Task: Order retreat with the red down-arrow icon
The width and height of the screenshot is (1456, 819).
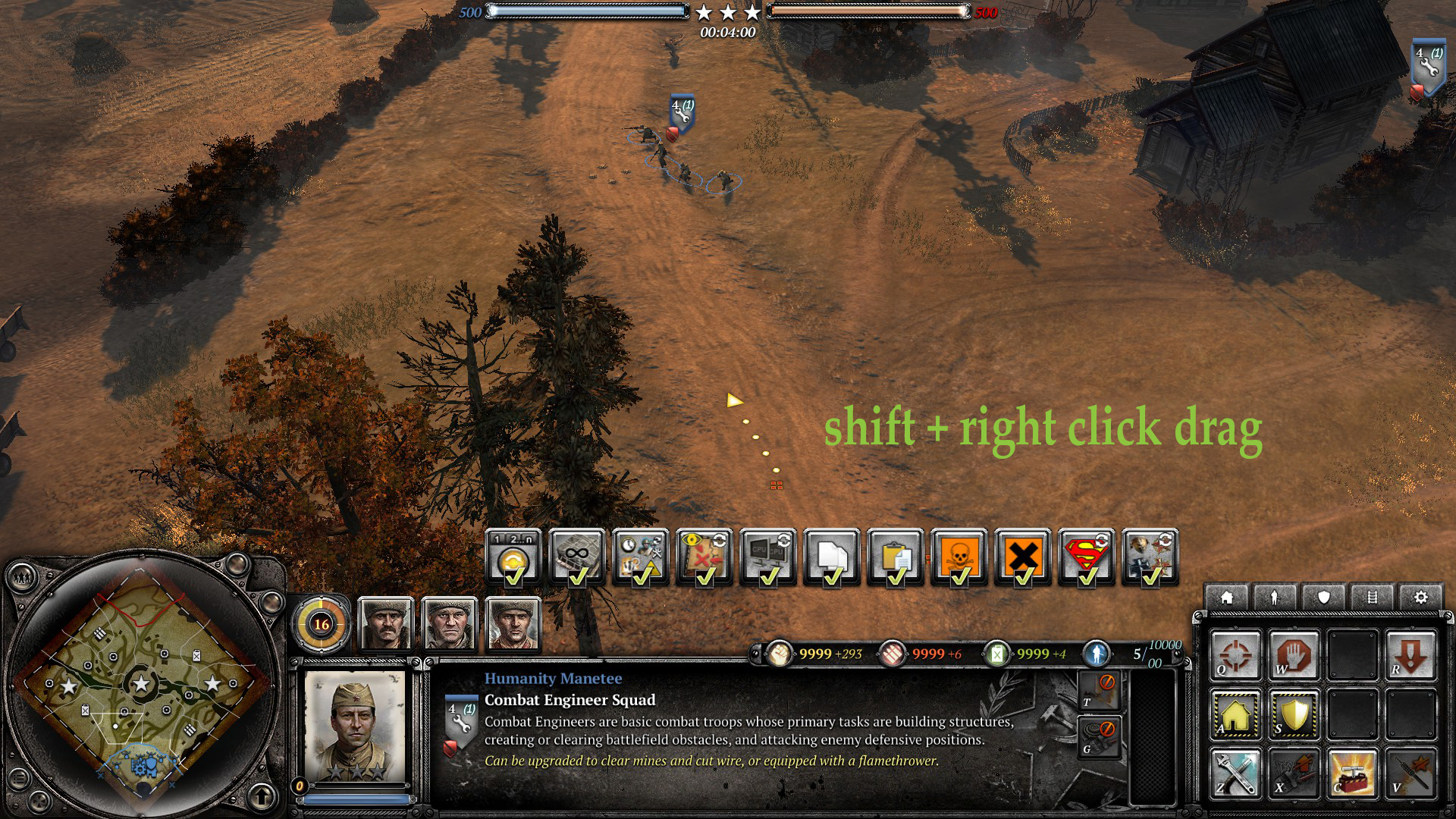Action: click(1410, 654)
